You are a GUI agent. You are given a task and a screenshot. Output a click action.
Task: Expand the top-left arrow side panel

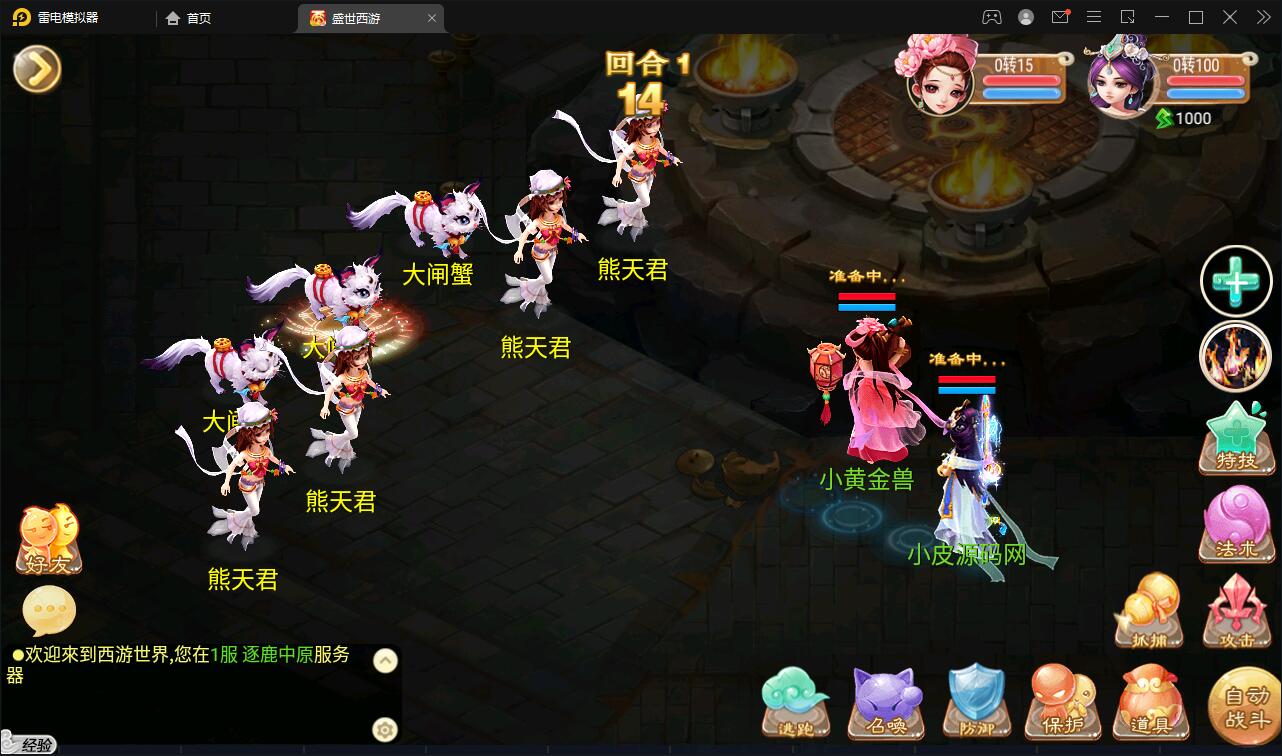[36, 70]
